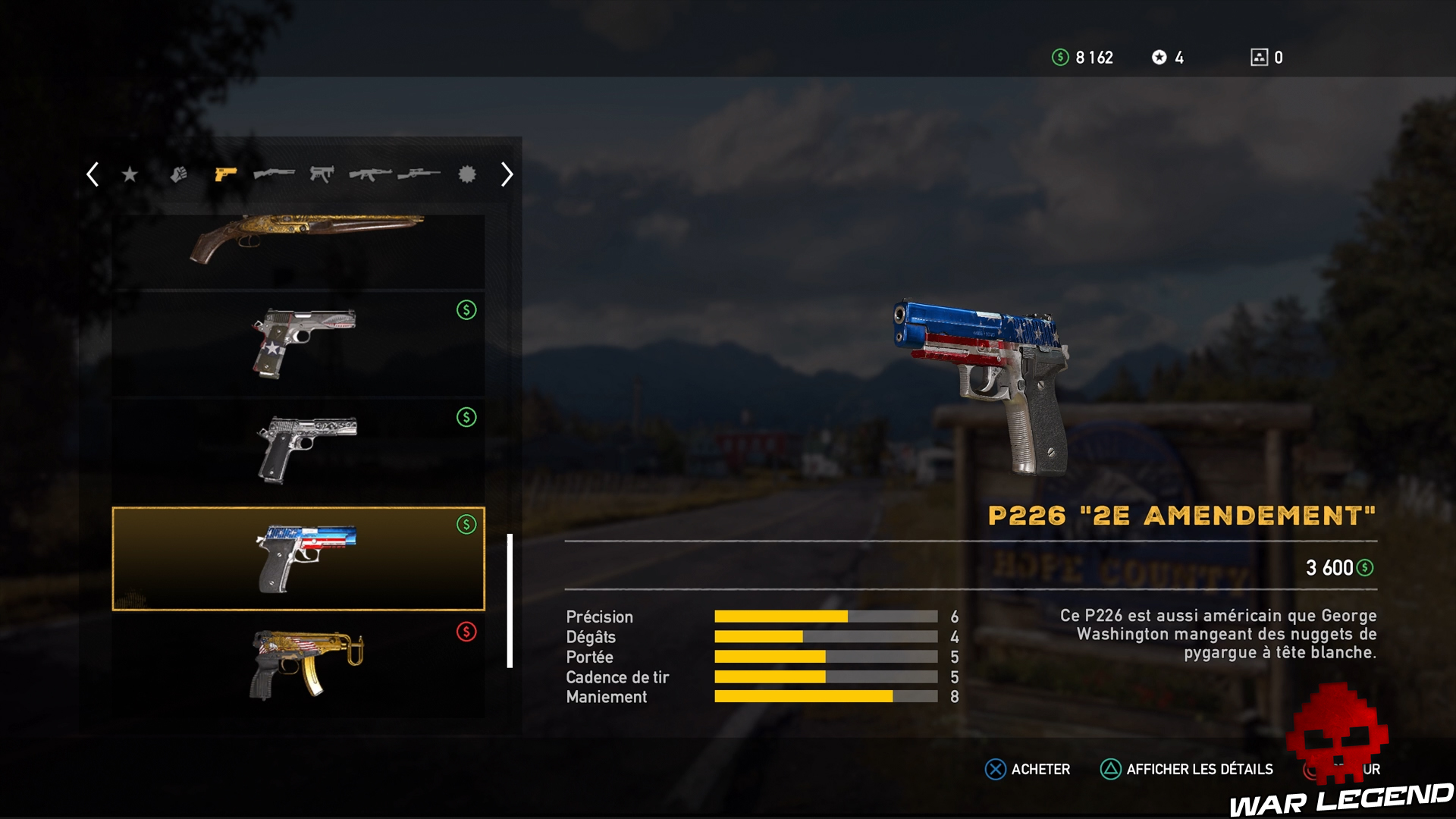Screen dimensions: 1456x819
Task: Advance to the next weapon category arrow
Action: click(507, 175)
